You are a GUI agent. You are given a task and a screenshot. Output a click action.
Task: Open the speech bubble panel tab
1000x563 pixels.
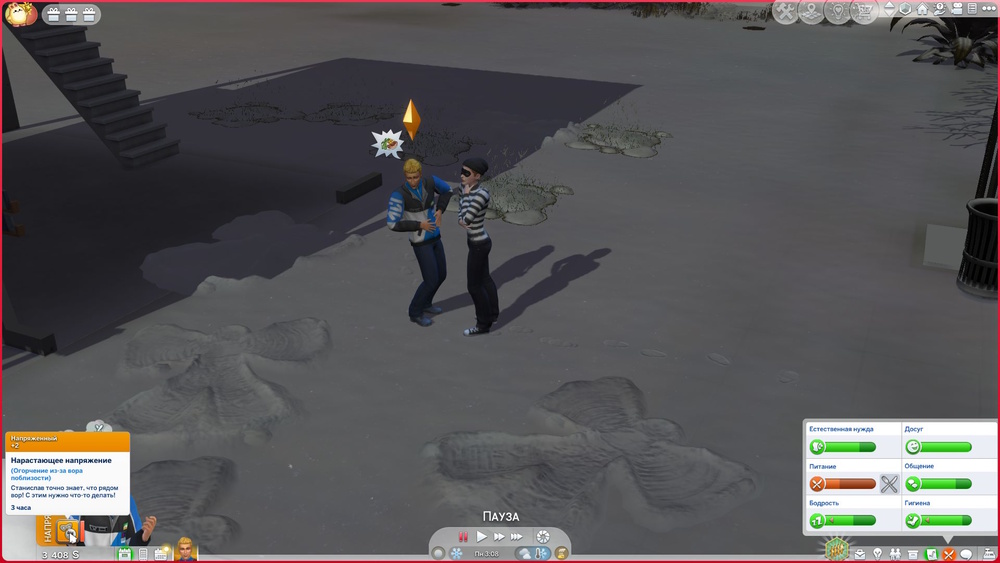[x=966, y=554]
